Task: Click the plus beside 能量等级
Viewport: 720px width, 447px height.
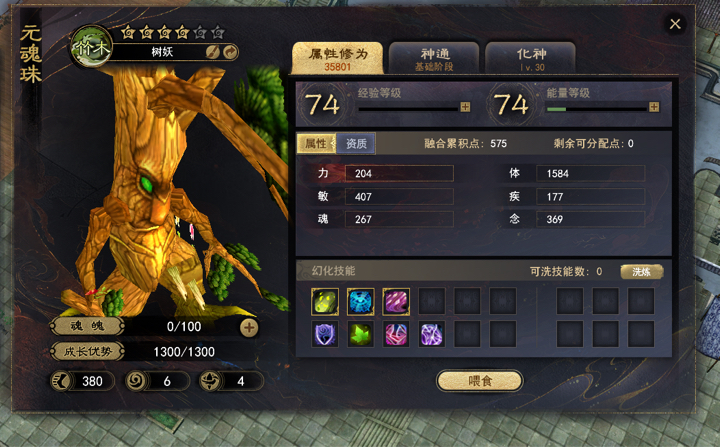Action: click(654, 107)
